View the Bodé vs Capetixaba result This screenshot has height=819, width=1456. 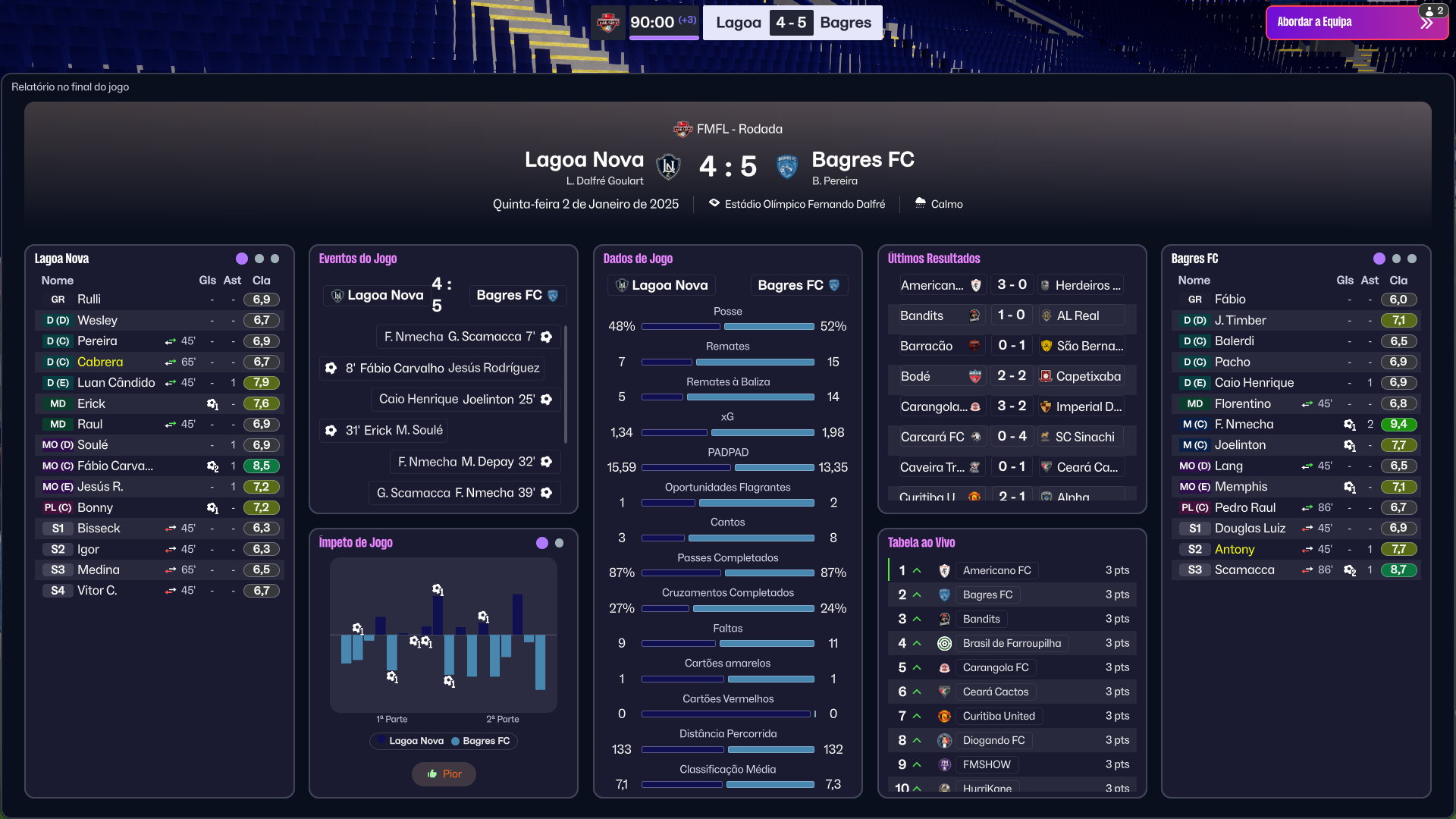tap(1011, 376)
